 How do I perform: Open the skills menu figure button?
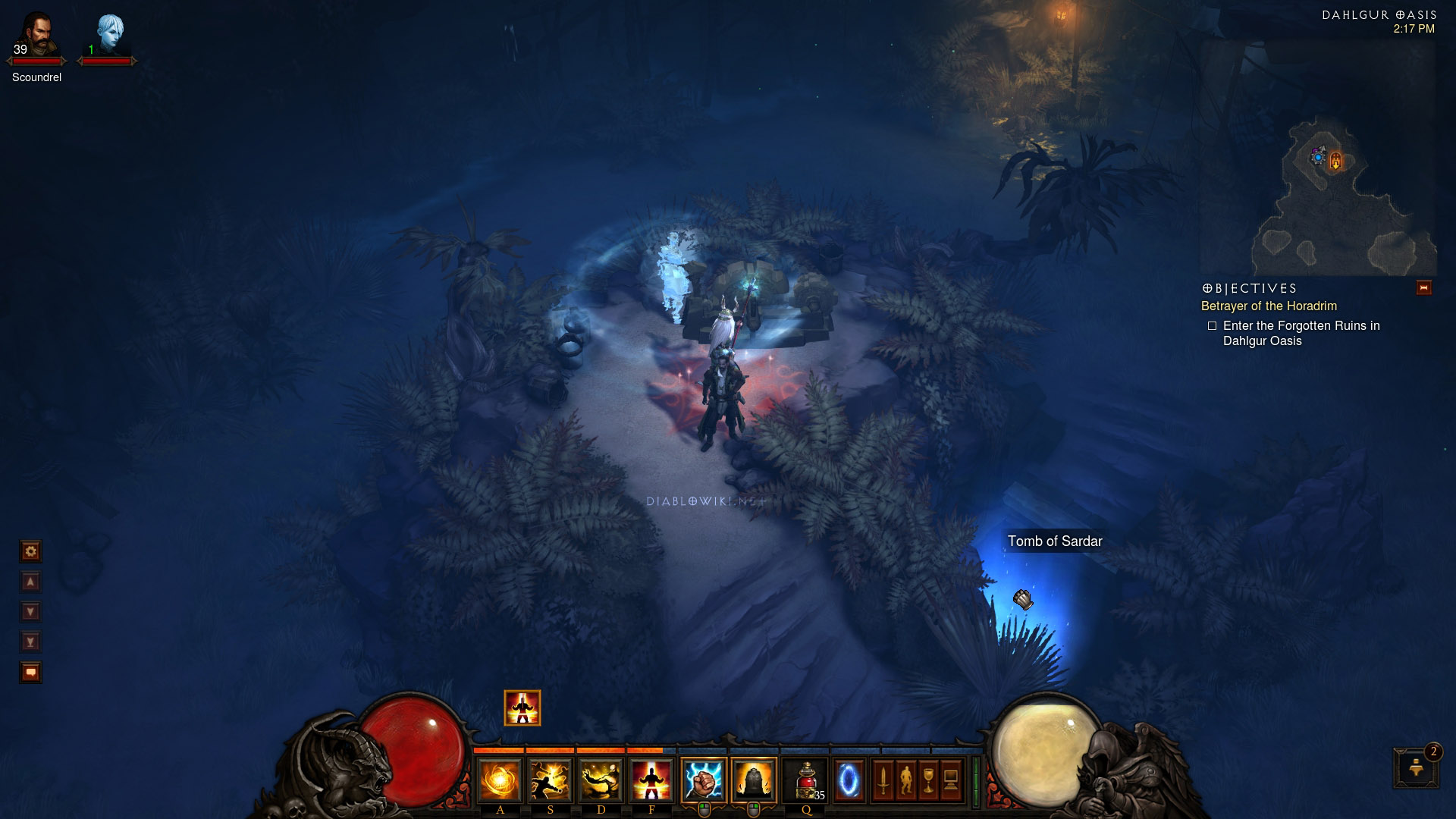905,780
